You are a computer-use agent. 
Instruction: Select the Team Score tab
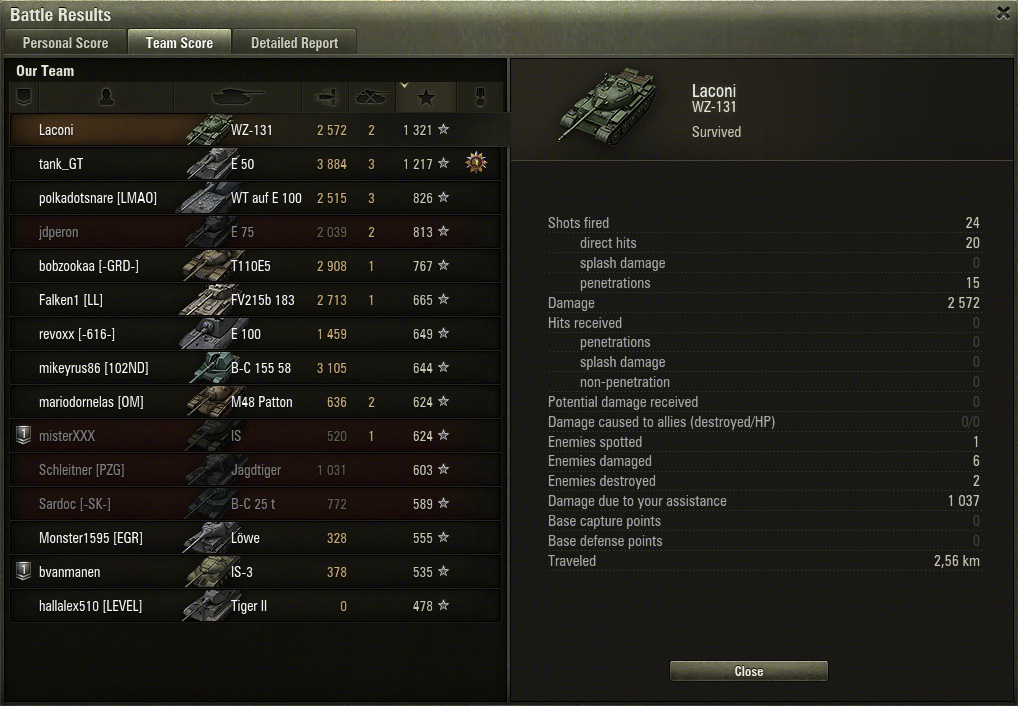[179, 42]
